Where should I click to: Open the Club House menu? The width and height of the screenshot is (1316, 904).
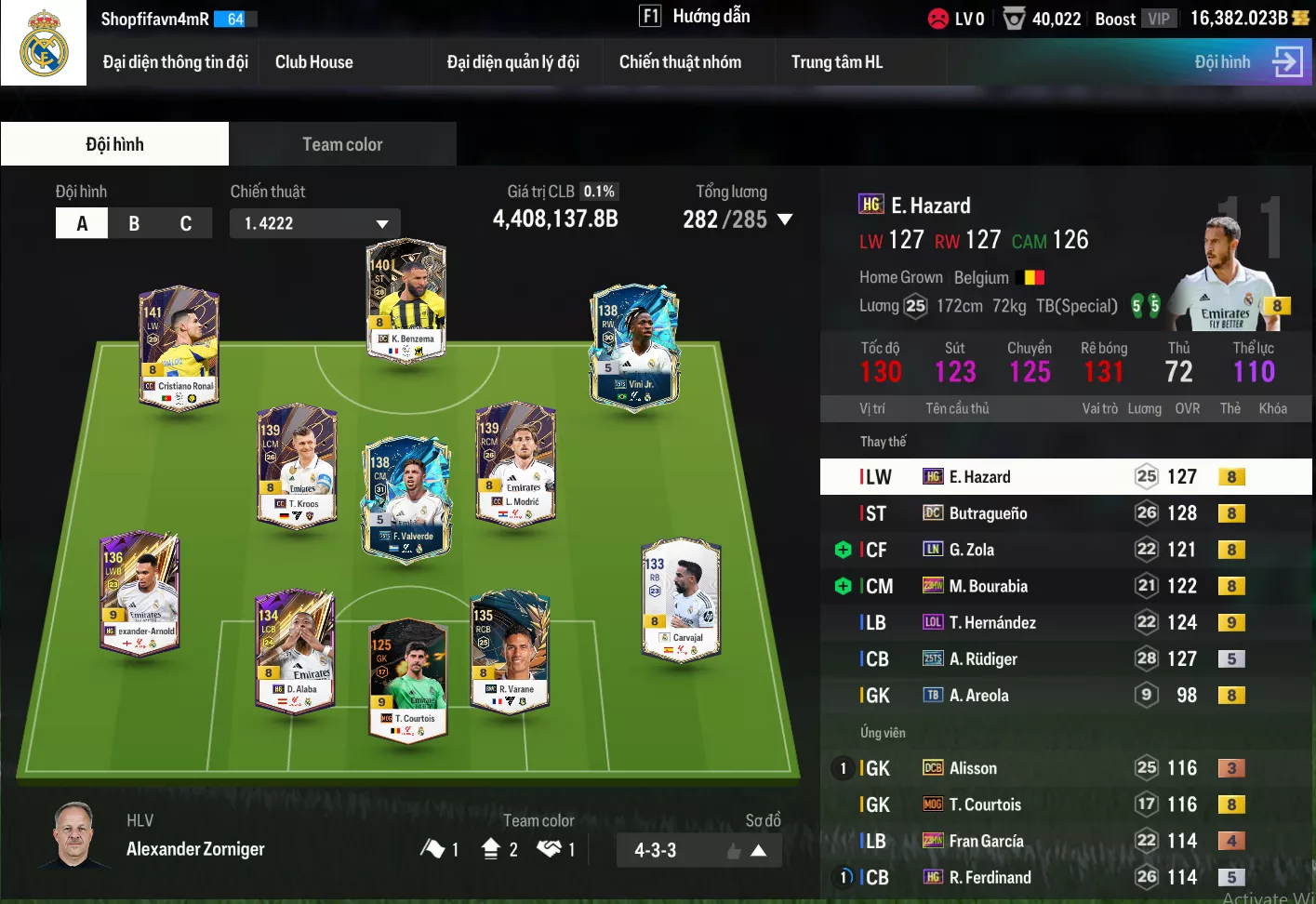313,62
